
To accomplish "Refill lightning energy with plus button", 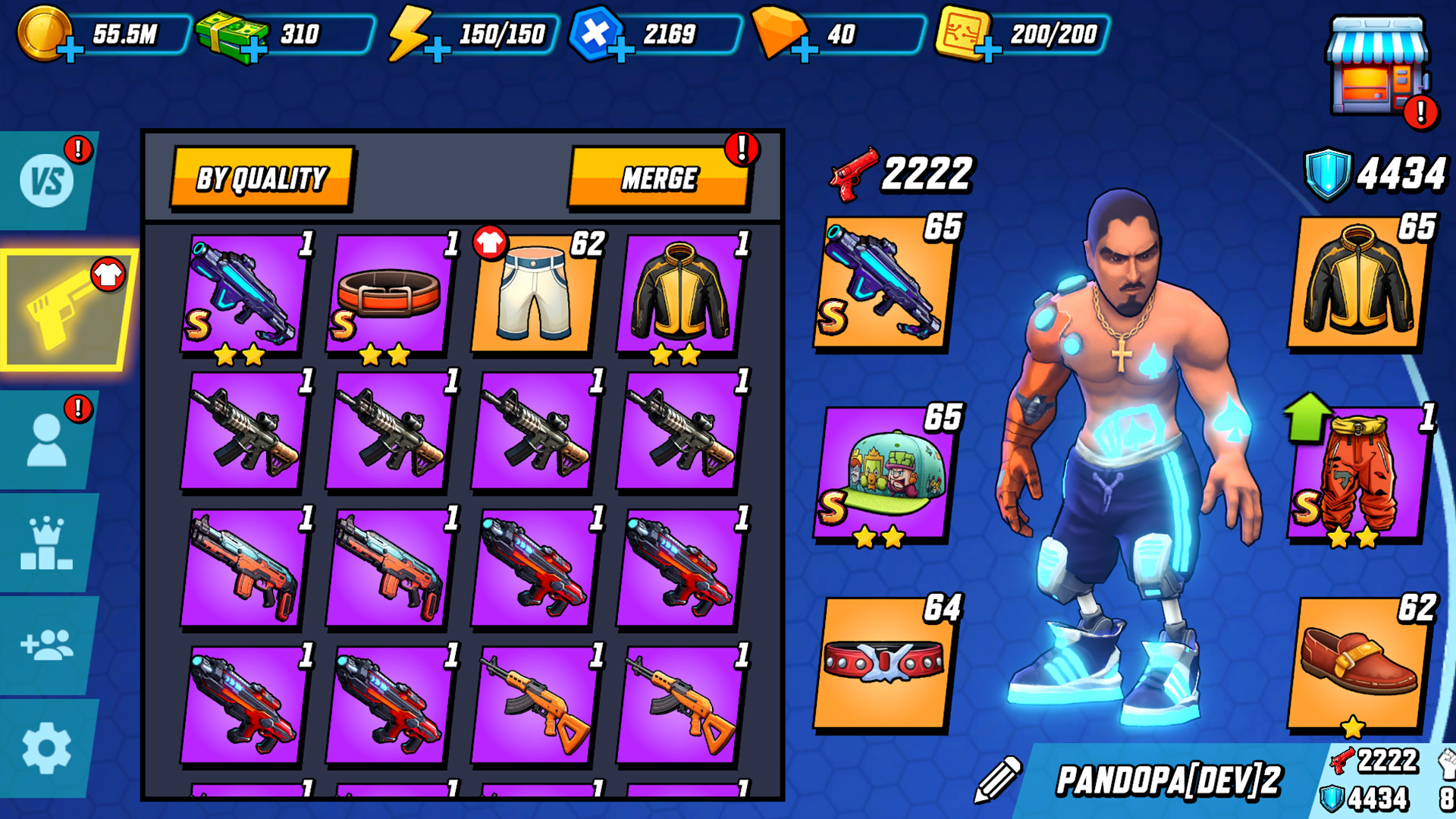I will tap(438, 51).
